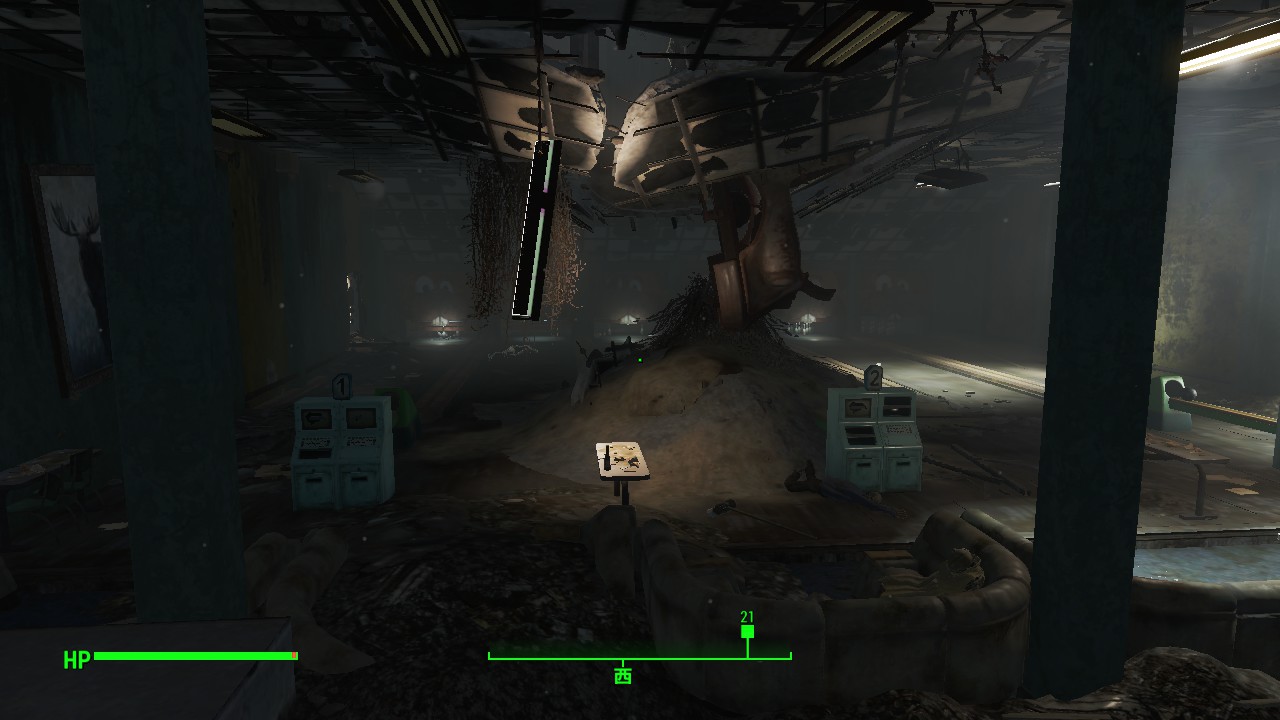Select the 西 direction label on the compass

pyautogui.click(x=622, y=676)
